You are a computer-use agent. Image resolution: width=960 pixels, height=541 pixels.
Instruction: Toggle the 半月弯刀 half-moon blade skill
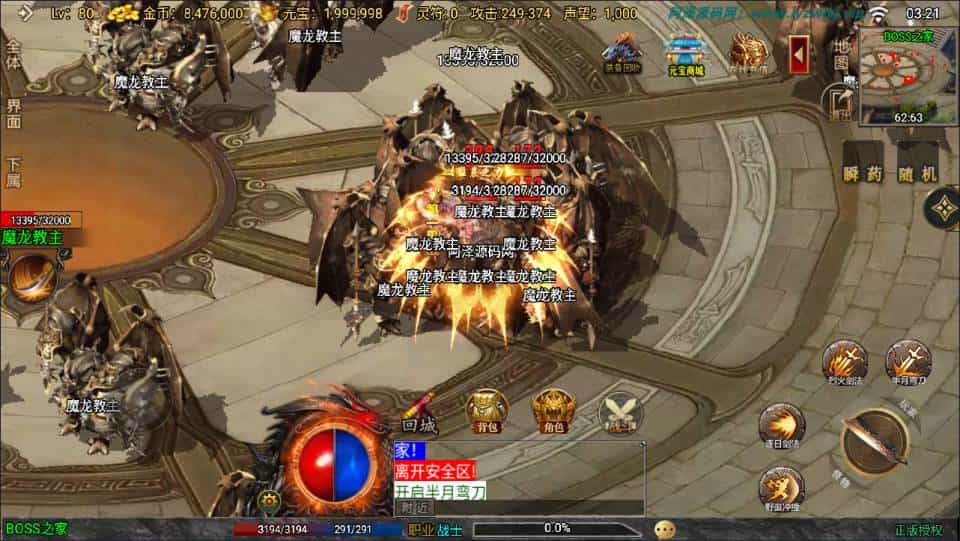point(908,361)
